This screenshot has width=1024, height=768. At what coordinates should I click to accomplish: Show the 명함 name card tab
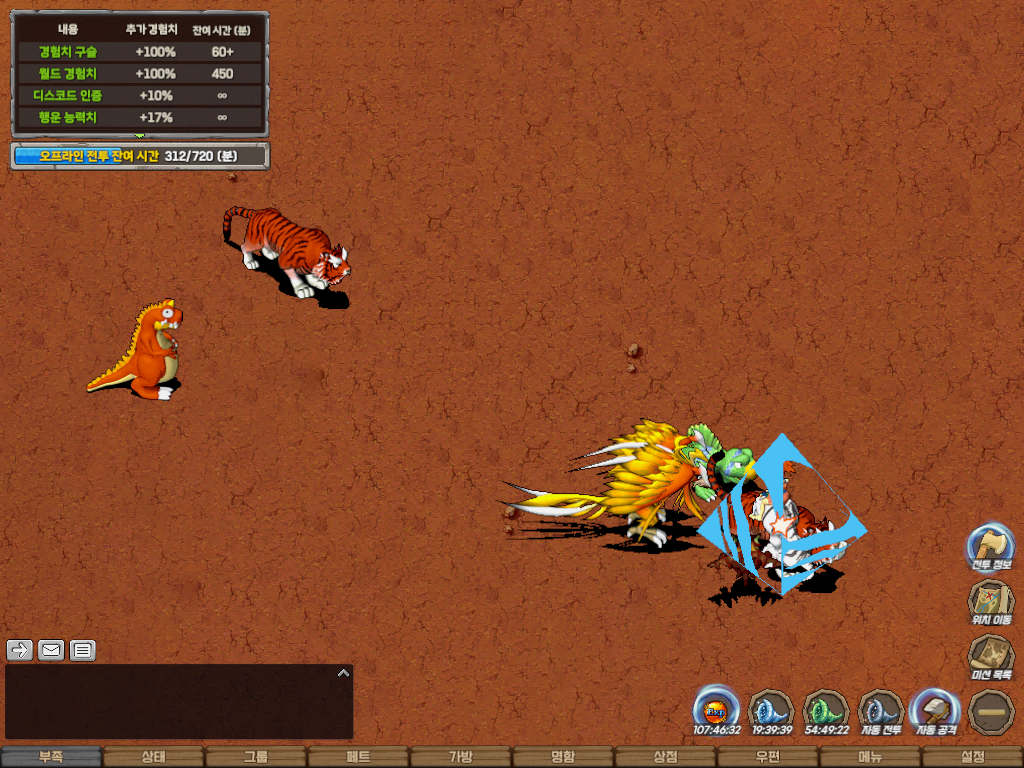[563, 757]
